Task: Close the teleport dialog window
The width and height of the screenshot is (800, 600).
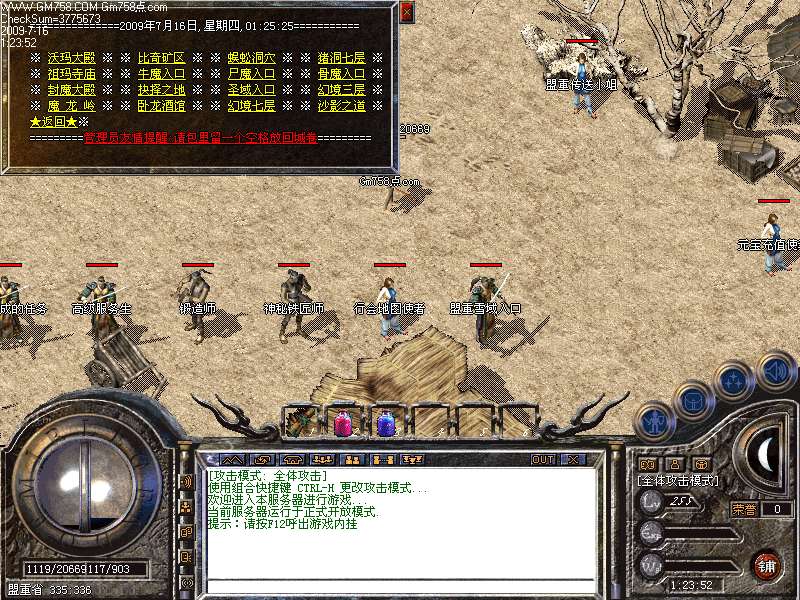Action: pyautogui.click(x=406, y=12)
